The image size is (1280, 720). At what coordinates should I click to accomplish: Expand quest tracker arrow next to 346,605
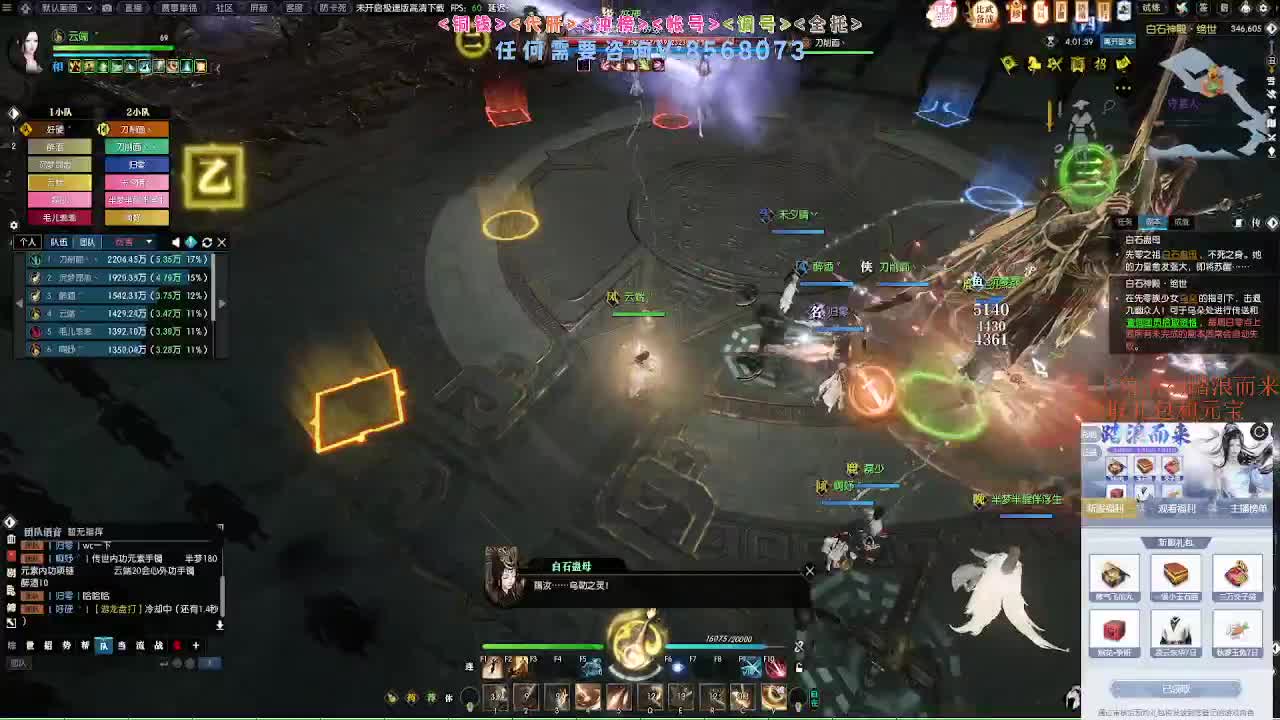(x=1271, y=29)
